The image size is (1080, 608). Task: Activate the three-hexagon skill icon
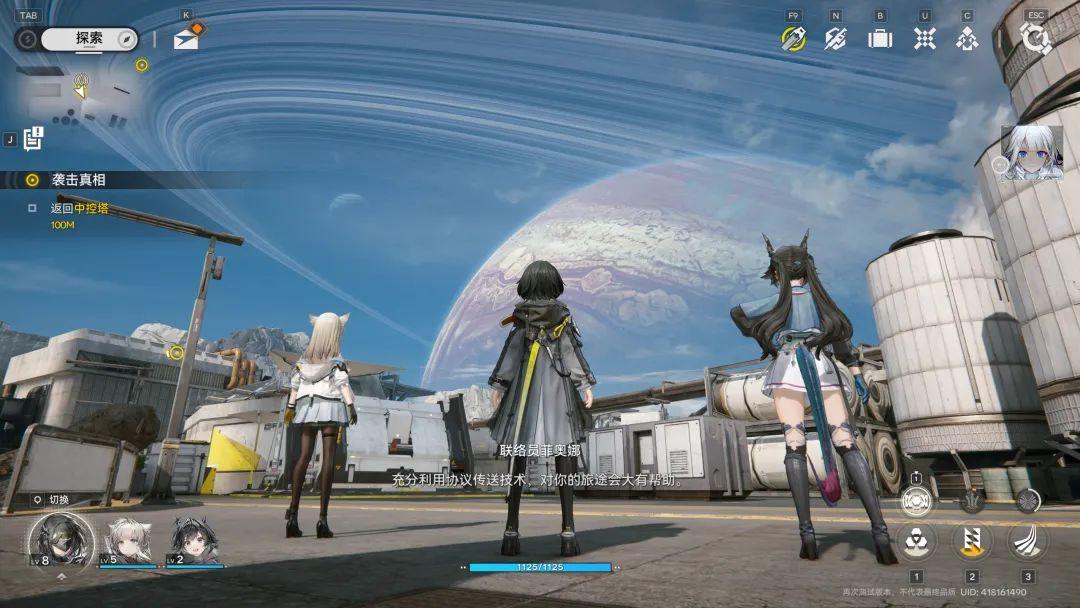pyautogui.click(x=916, y=541)
